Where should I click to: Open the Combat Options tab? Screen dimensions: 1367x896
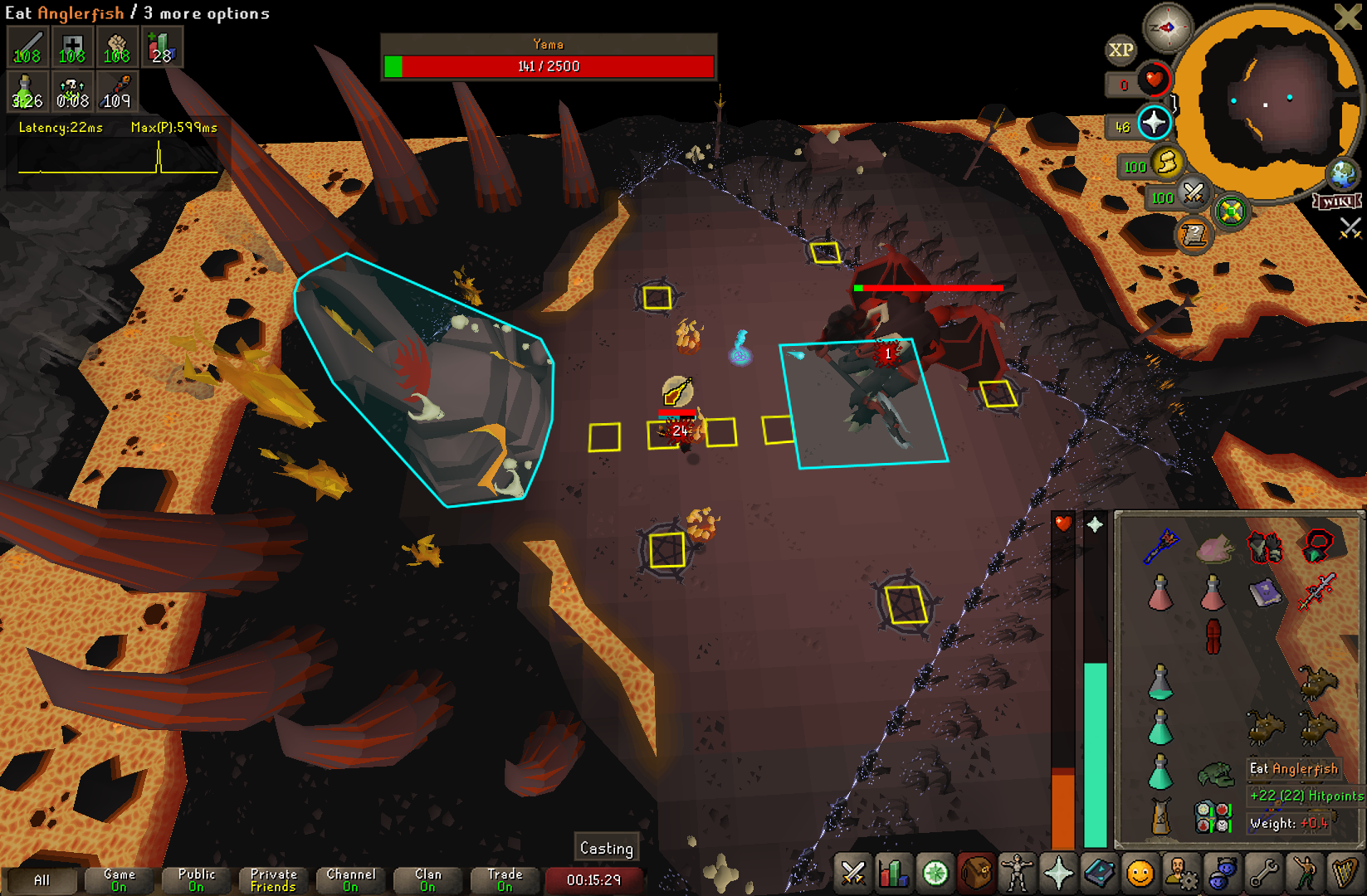852,874
